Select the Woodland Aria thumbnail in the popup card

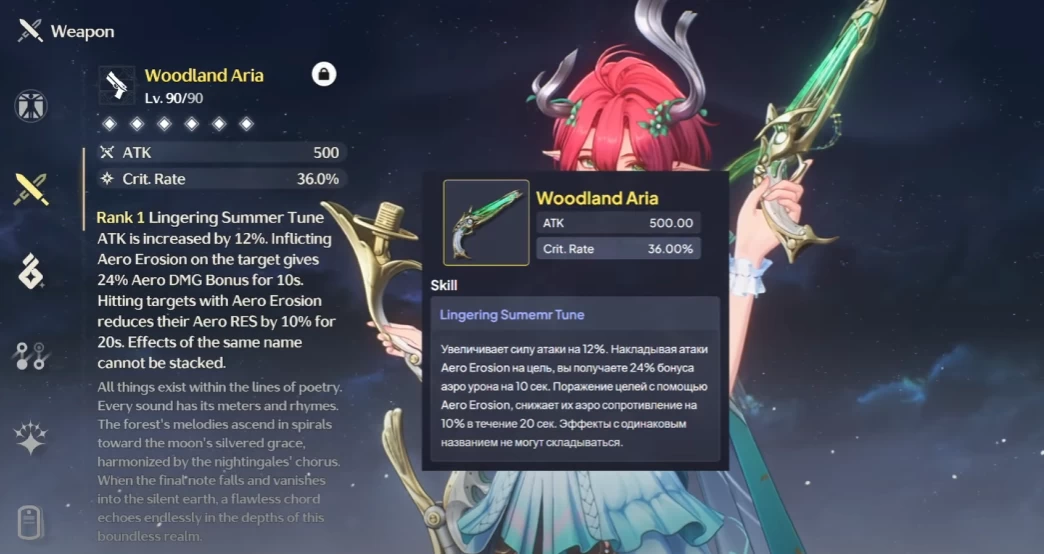click(x=486, y=222)
